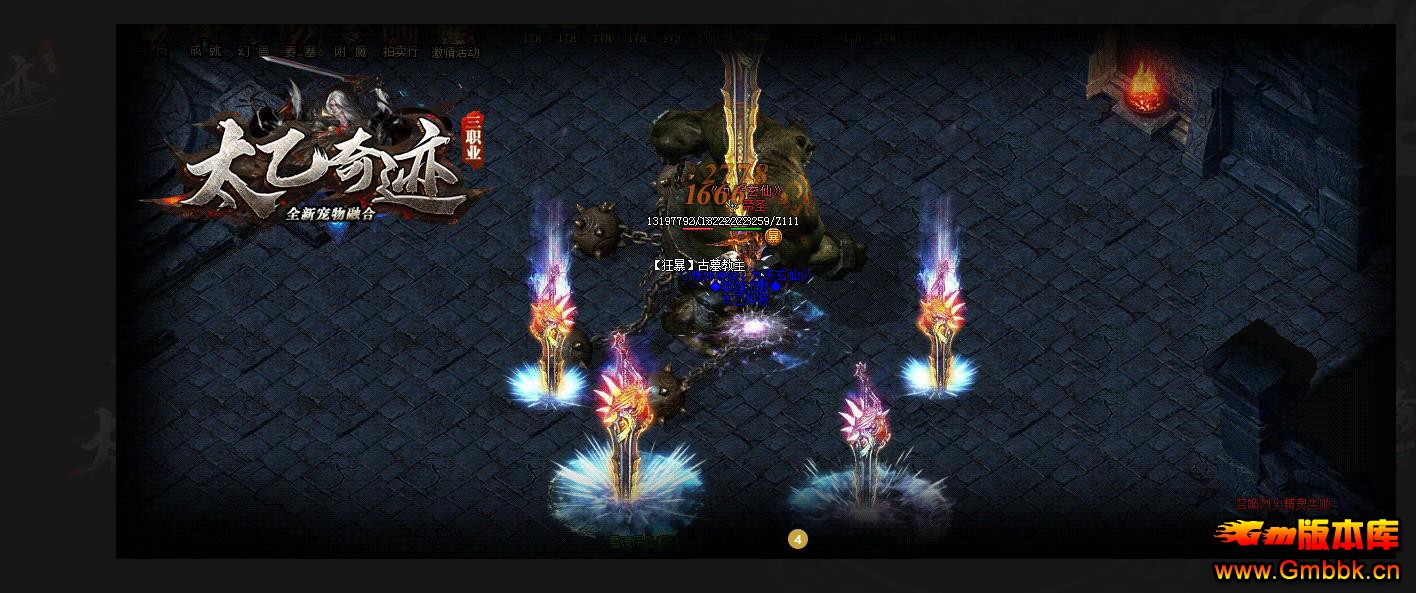Viewport: 1416px width, 593px height.
Task: Select the 要塞 fortress menu
Action: [x=302, y=52]
